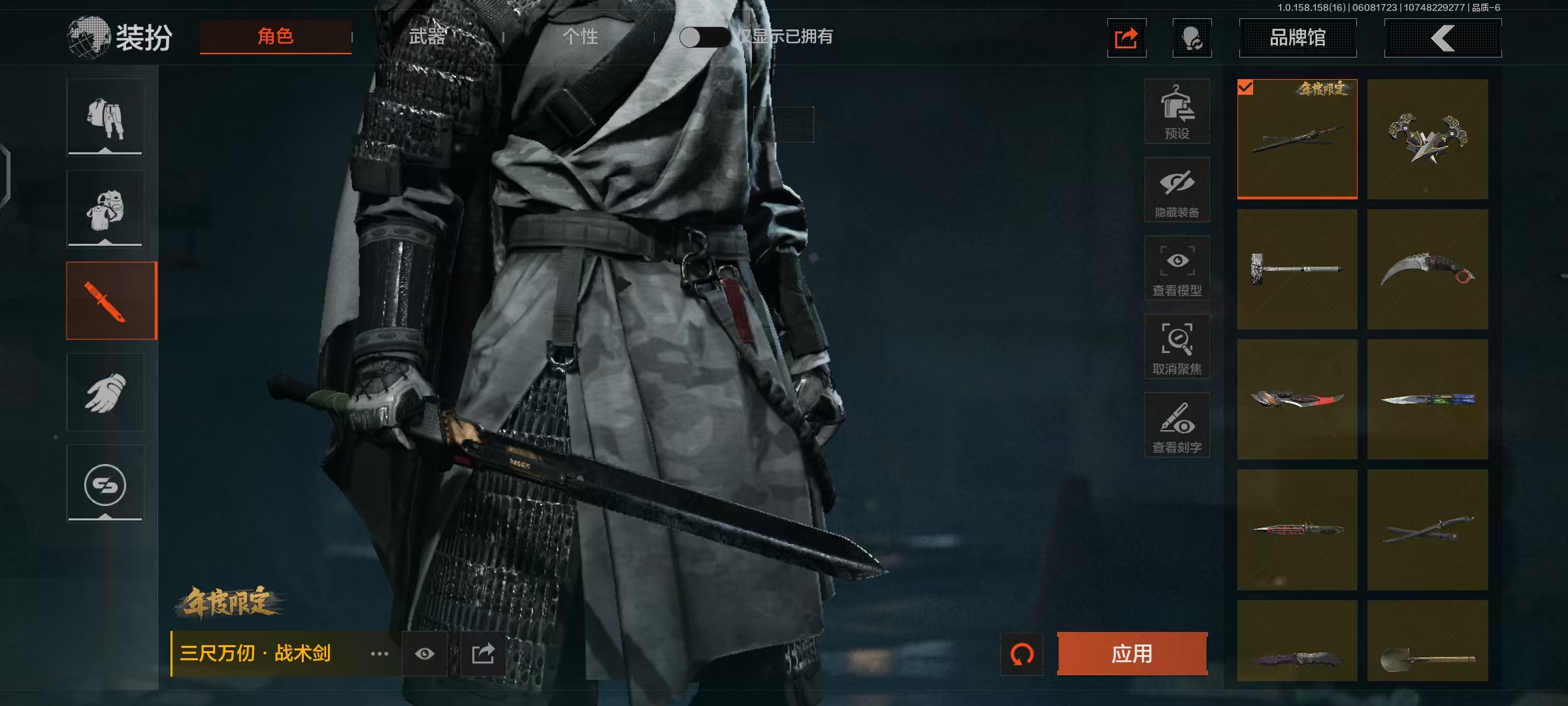The height and width of the screenshot is (706, 1568).
Task: Choose the backpack category
Action: pyautogui.click(x=105, y=209)
